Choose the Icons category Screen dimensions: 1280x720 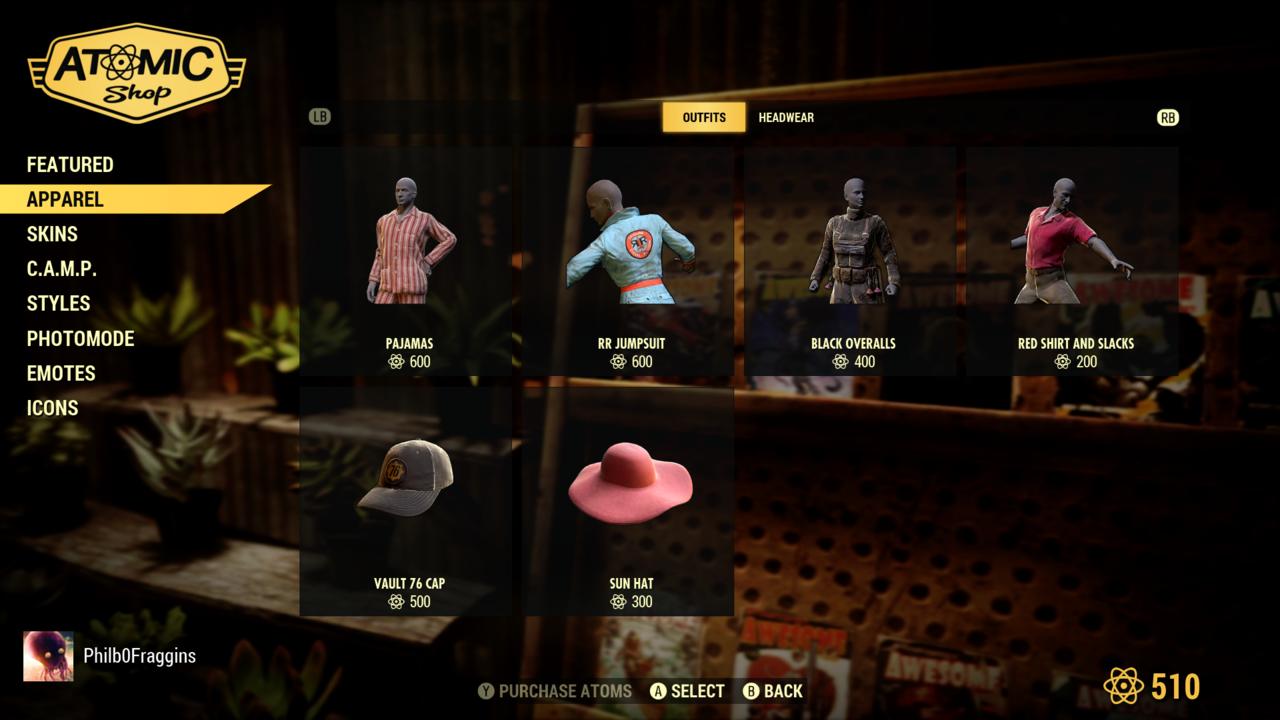(52, 408)
